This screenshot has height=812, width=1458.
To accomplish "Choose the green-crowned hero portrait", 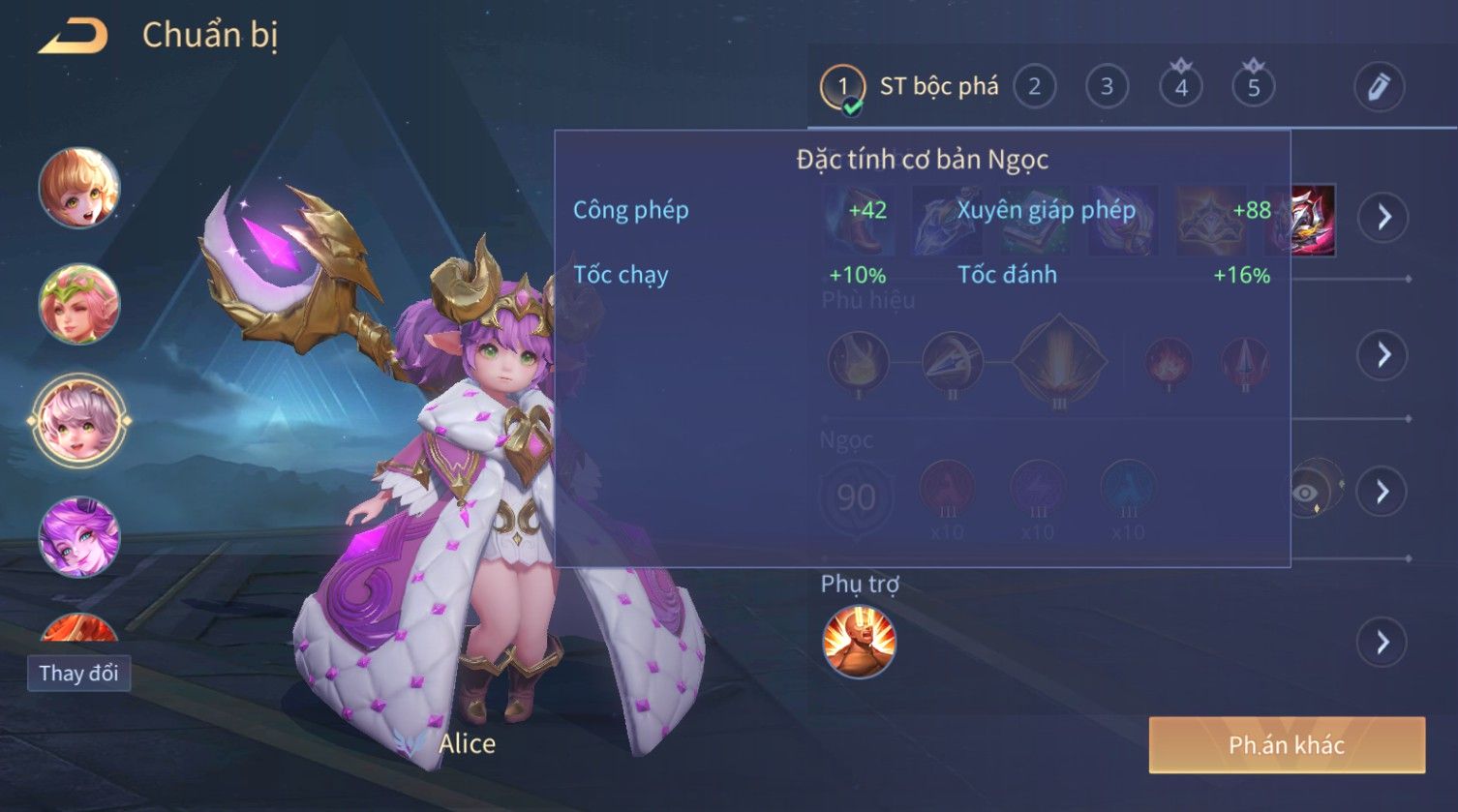I will tap(79, 304).
